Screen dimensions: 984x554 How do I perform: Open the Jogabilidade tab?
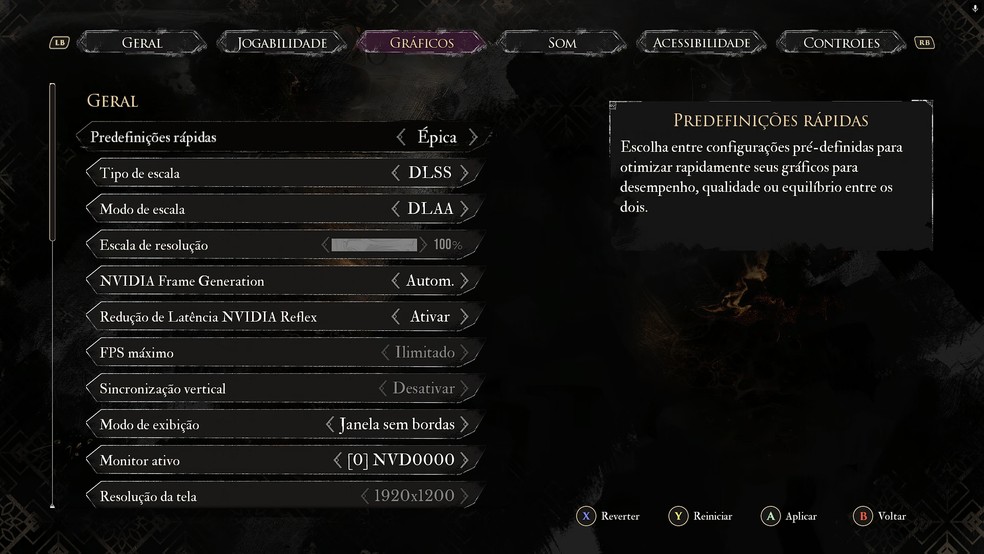pyautogui.click(x=282, y=43)
